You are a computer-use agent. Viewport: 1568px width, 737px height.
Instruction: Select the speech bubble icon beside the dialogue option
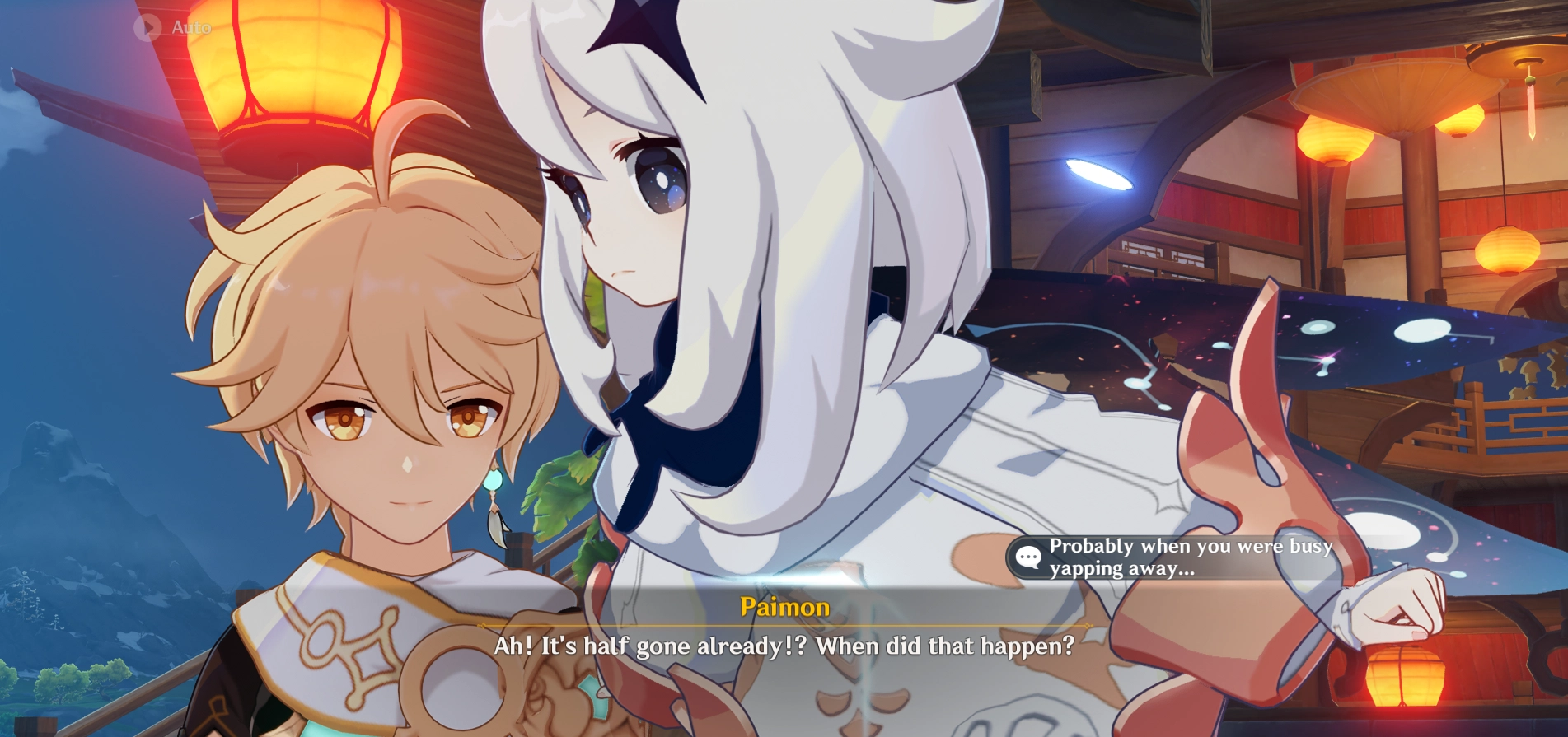coord(1027,558)
